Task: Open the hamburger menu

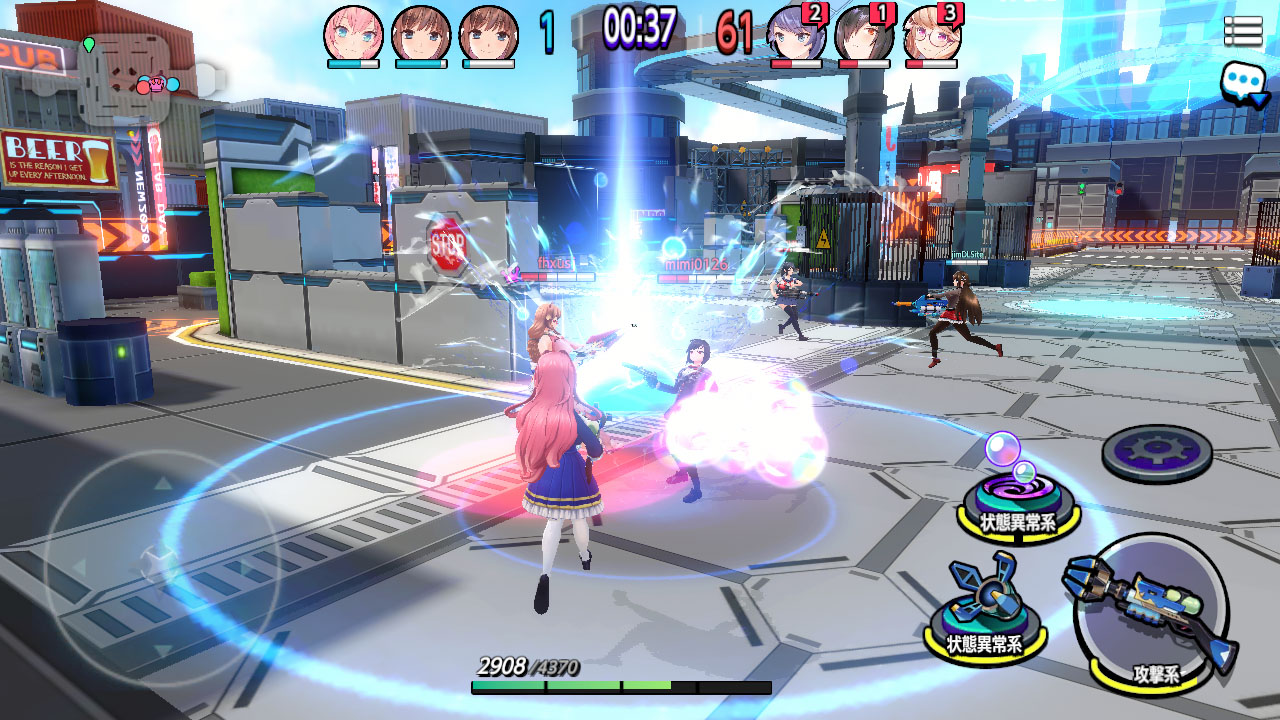Action: click(1243, 31)
